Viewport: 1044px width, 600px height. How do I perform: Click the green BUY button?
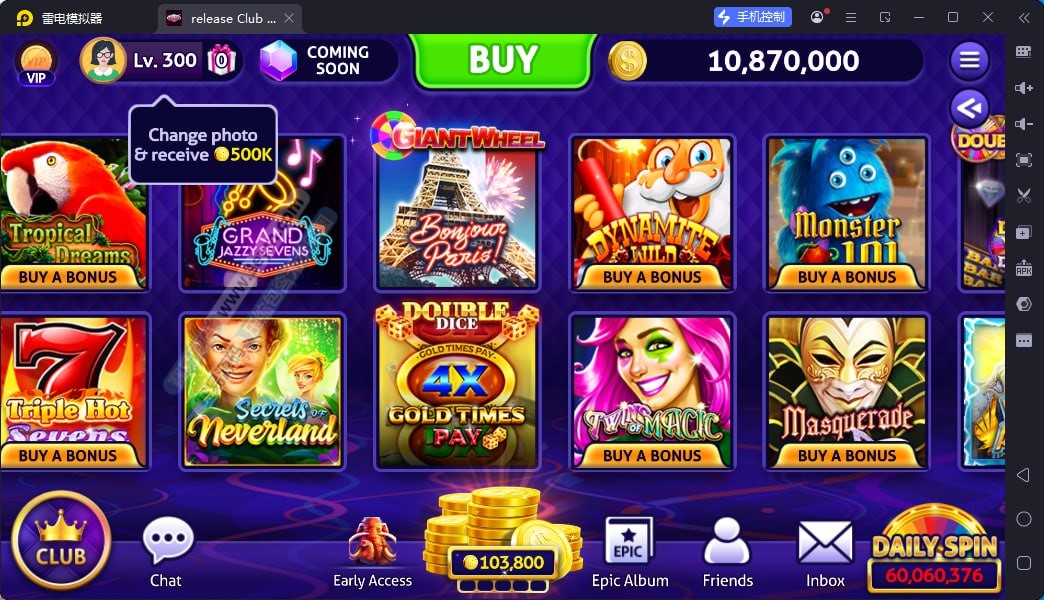click(502, 60)
